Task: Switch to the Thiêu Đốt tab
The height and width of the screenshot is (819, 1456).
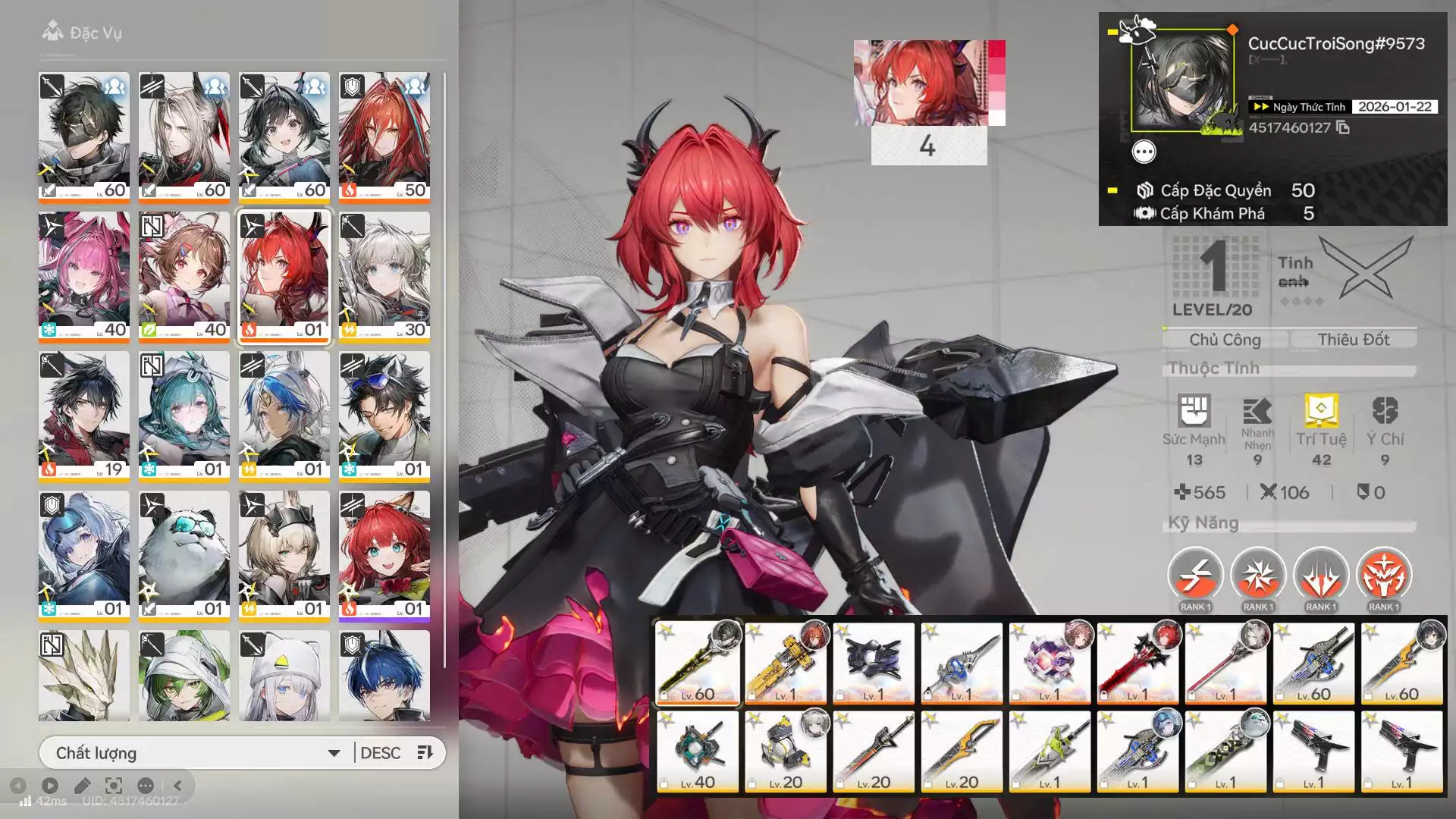Action: click(x=1354, y=339)
